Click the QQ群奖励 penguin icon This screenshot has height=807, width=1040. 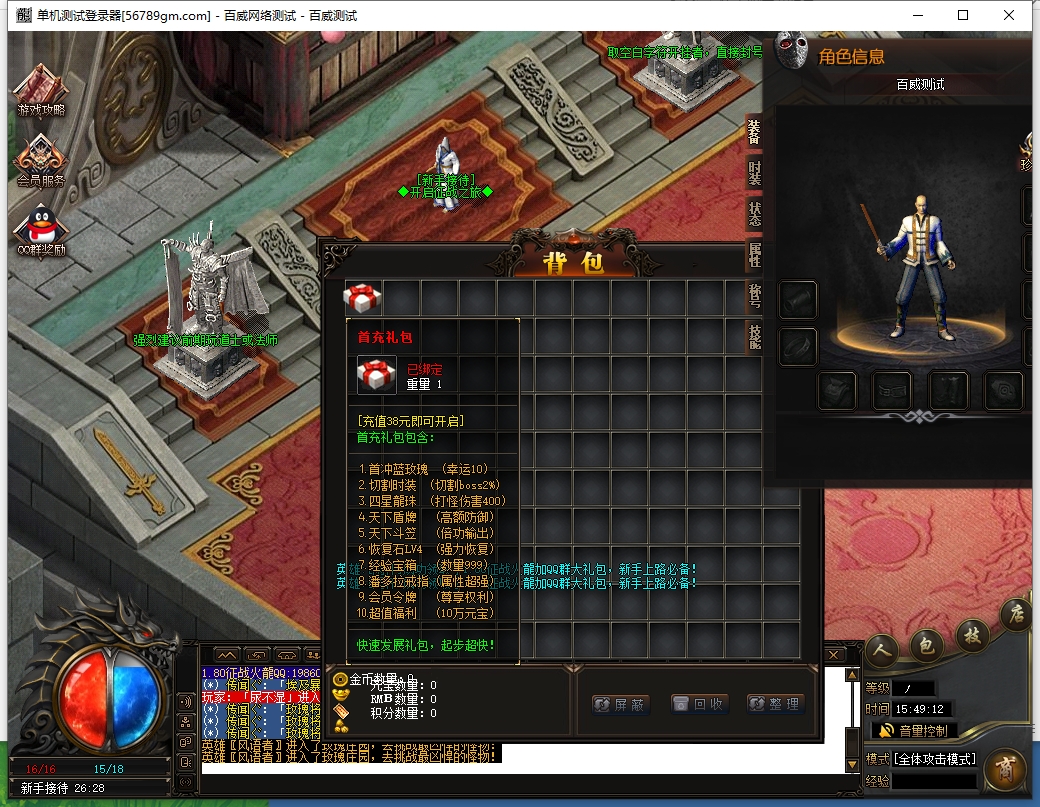click(x=40, y=228)
